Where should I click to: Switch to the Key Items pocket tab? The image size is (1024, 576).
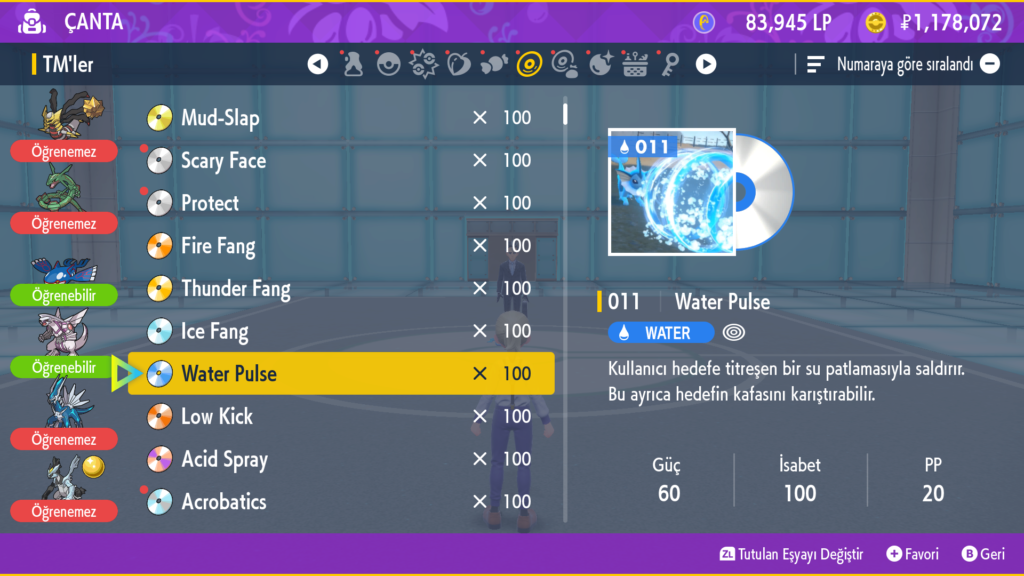pyautogui.click(x=670, y=65)
